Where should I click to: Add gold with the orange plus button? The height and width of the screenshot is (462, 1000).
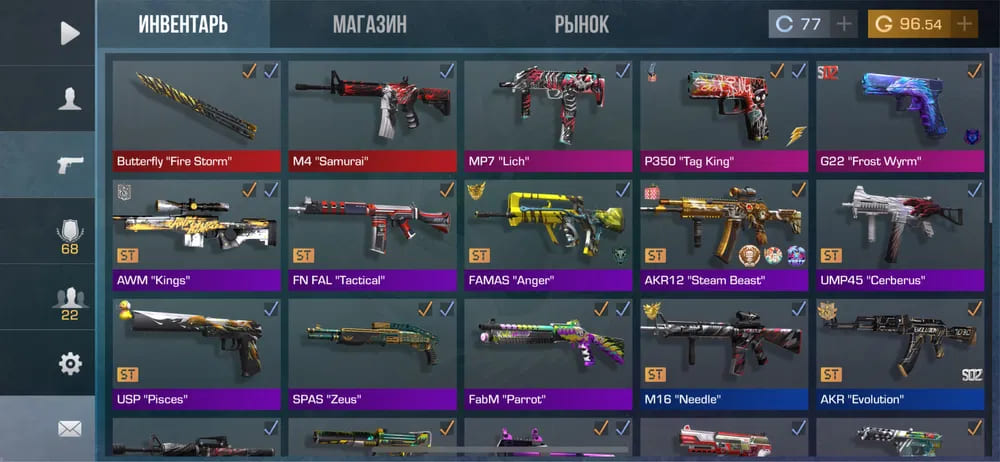(x=965, y=24)
